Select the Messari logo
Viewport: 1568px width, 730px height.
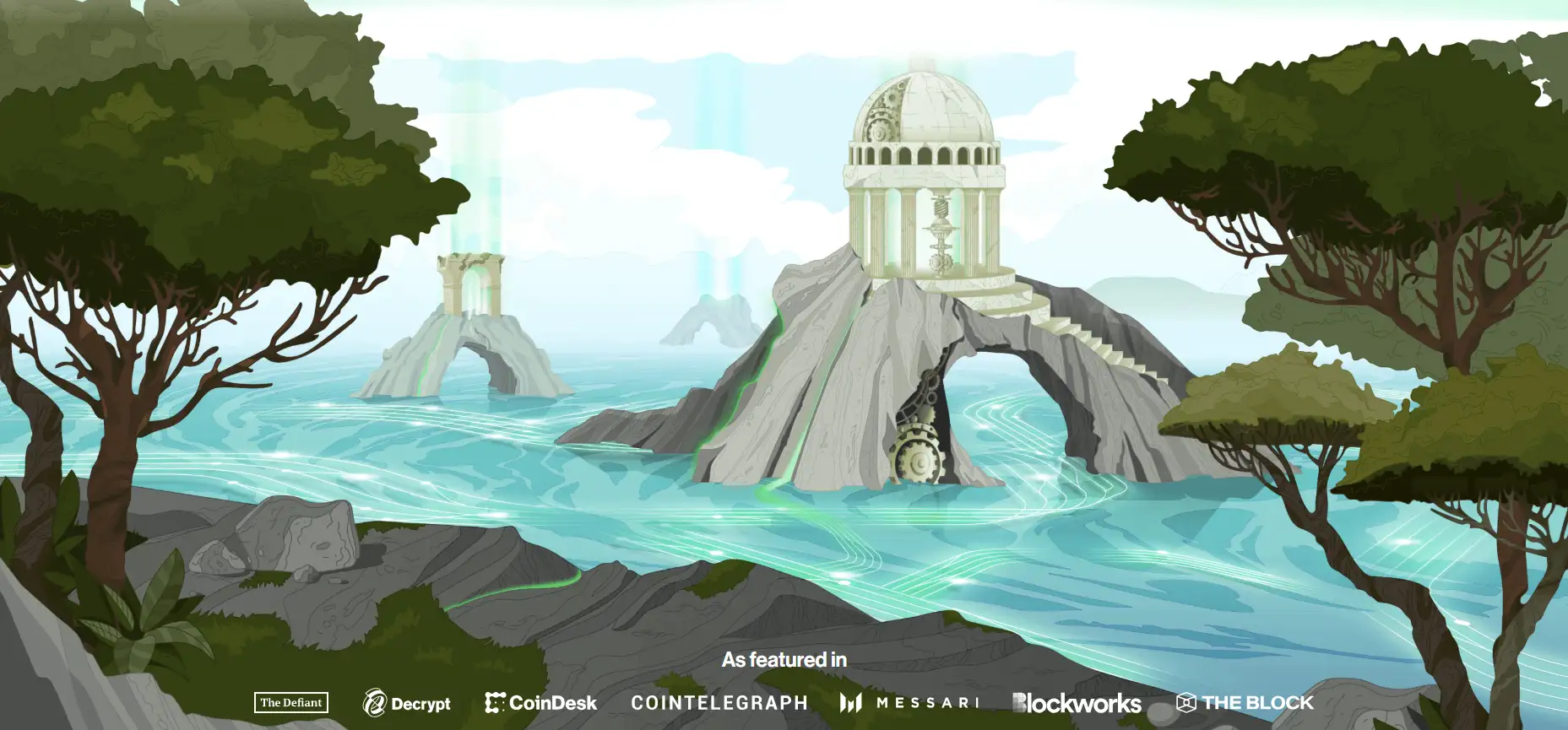tap(909, 703)
